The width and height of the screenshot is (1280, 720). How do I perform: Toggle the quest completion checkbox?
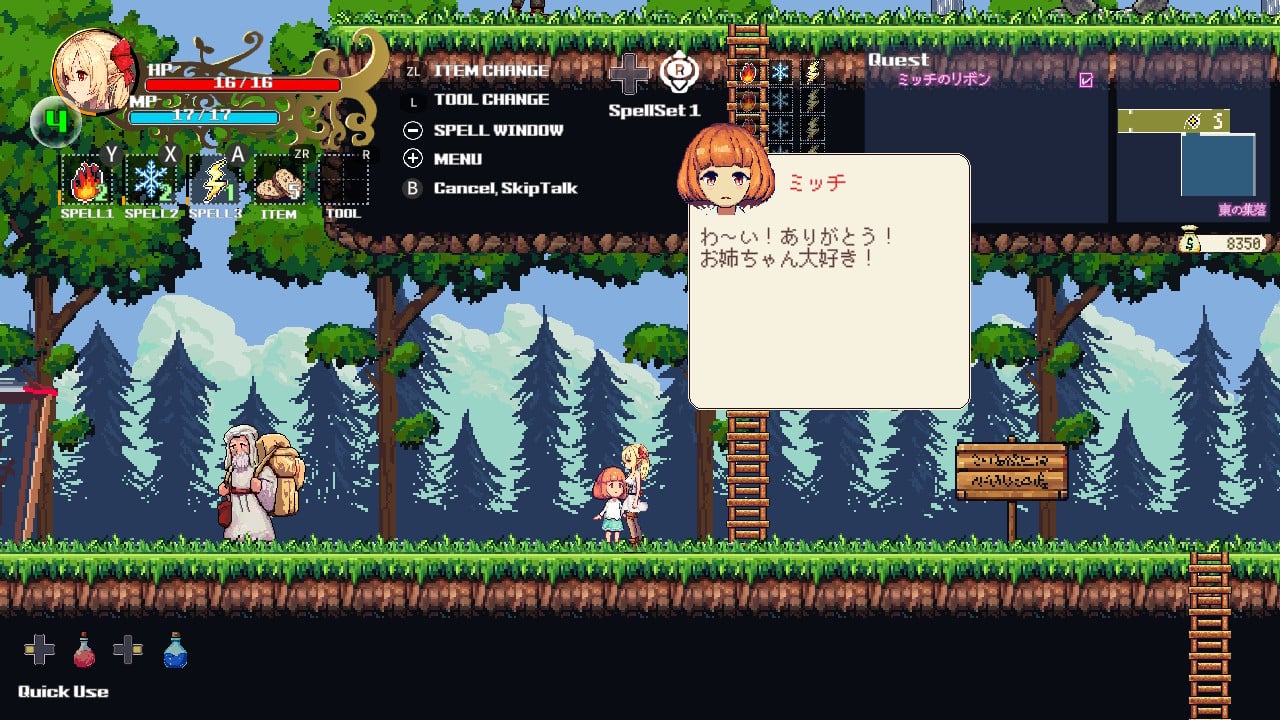point(1086,80)
